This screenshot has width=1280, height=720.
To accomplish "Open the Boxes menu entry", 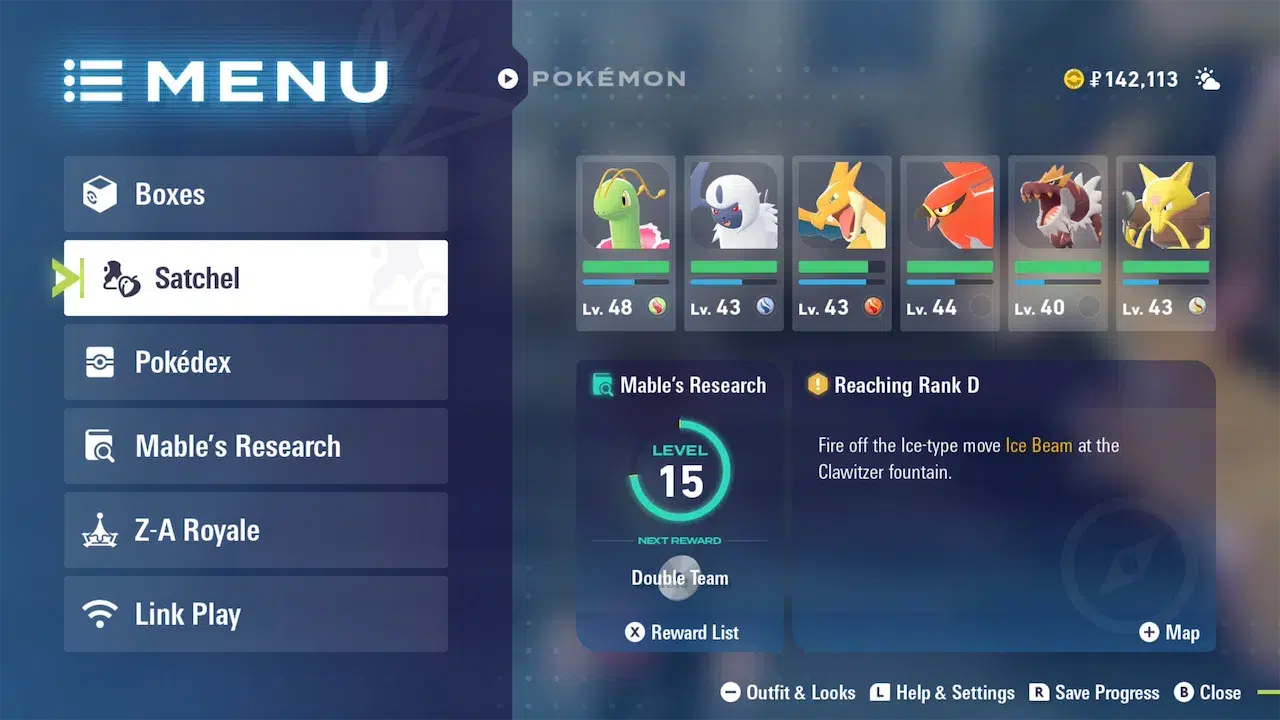I will [255, 194].
